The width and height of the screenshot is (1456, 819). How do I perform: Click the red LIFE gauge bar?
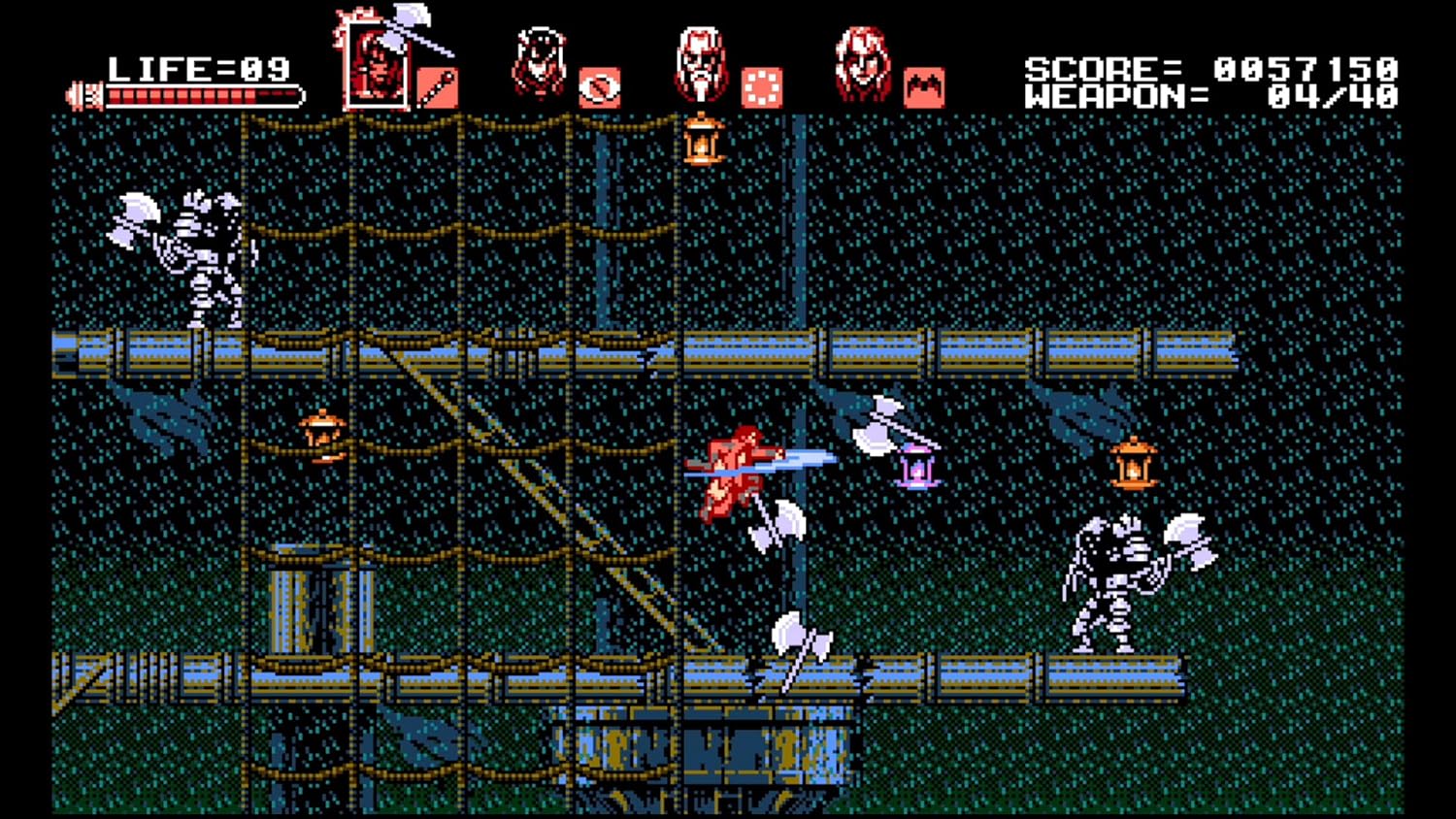(204, 95)
